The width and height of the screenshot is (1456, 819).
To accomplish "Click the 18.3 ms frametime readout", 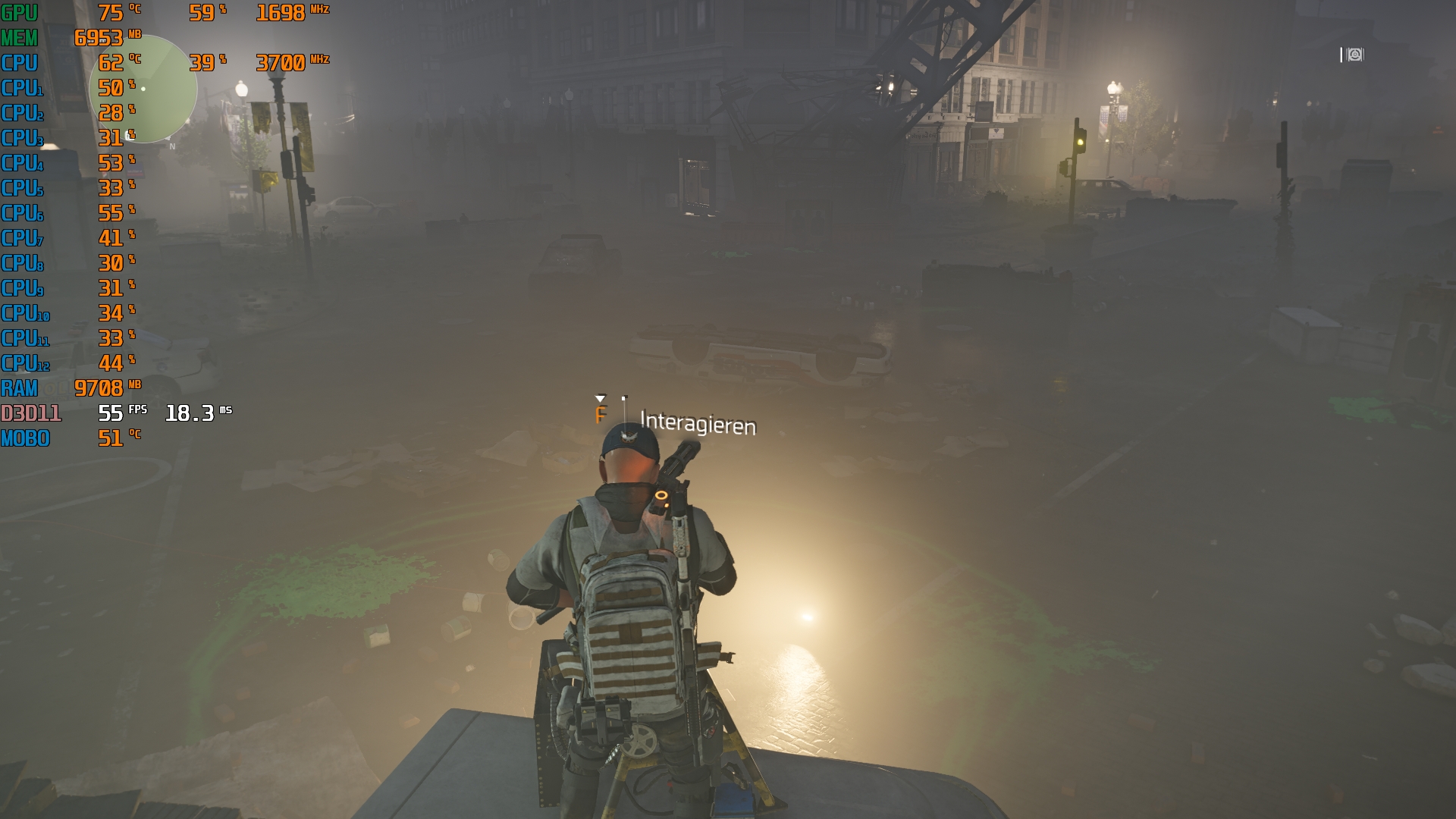I will click(188, 413).
